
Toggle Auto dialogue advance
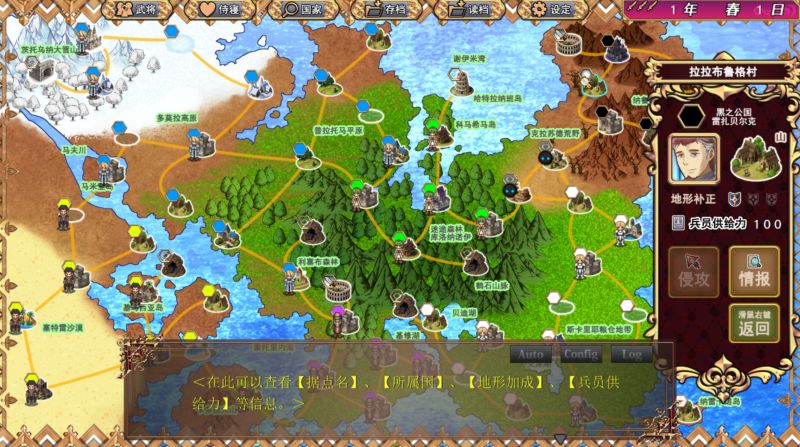[x=531, y=354]
